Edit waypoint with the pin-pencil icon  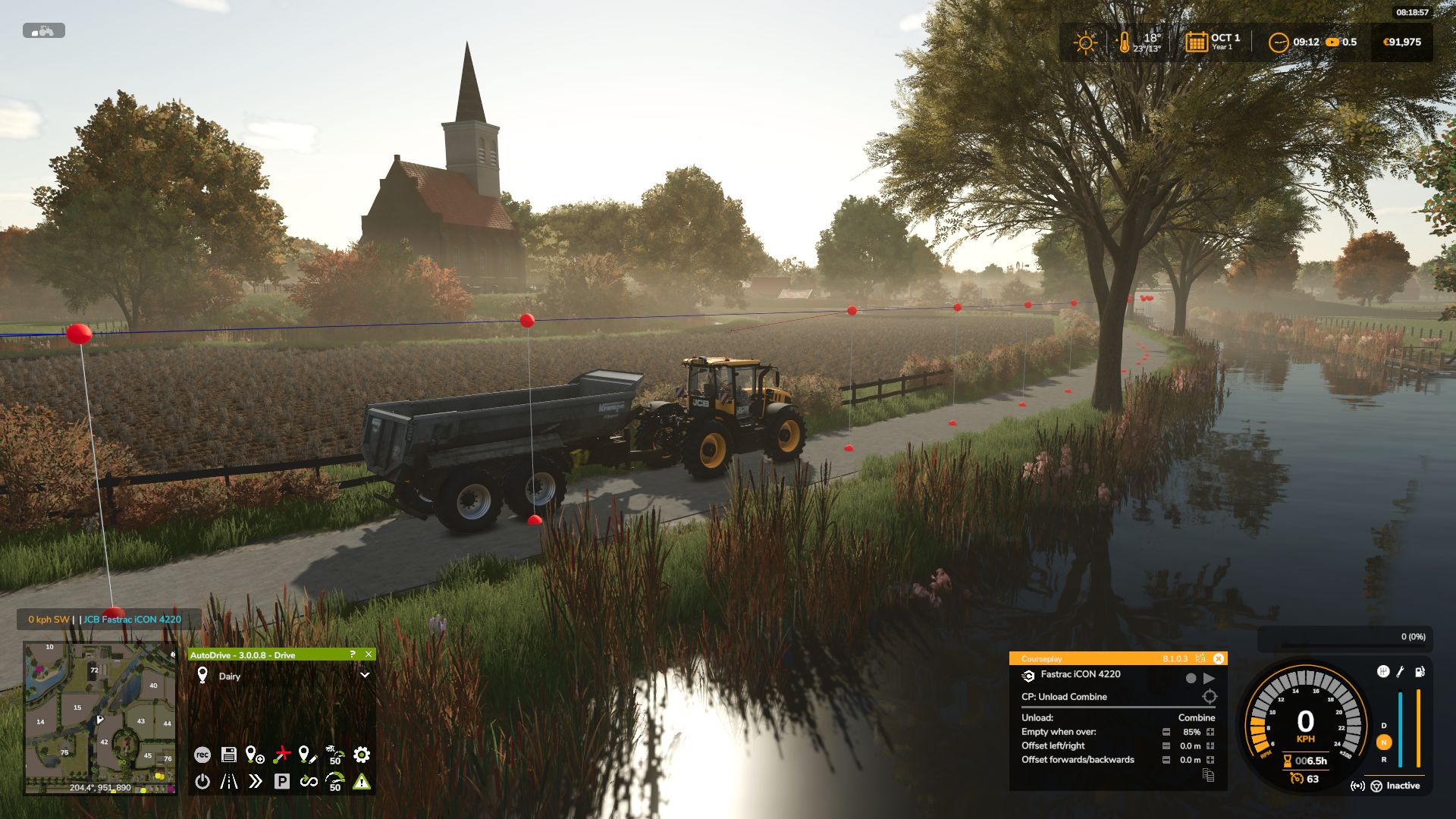click(x=306, y=754)
